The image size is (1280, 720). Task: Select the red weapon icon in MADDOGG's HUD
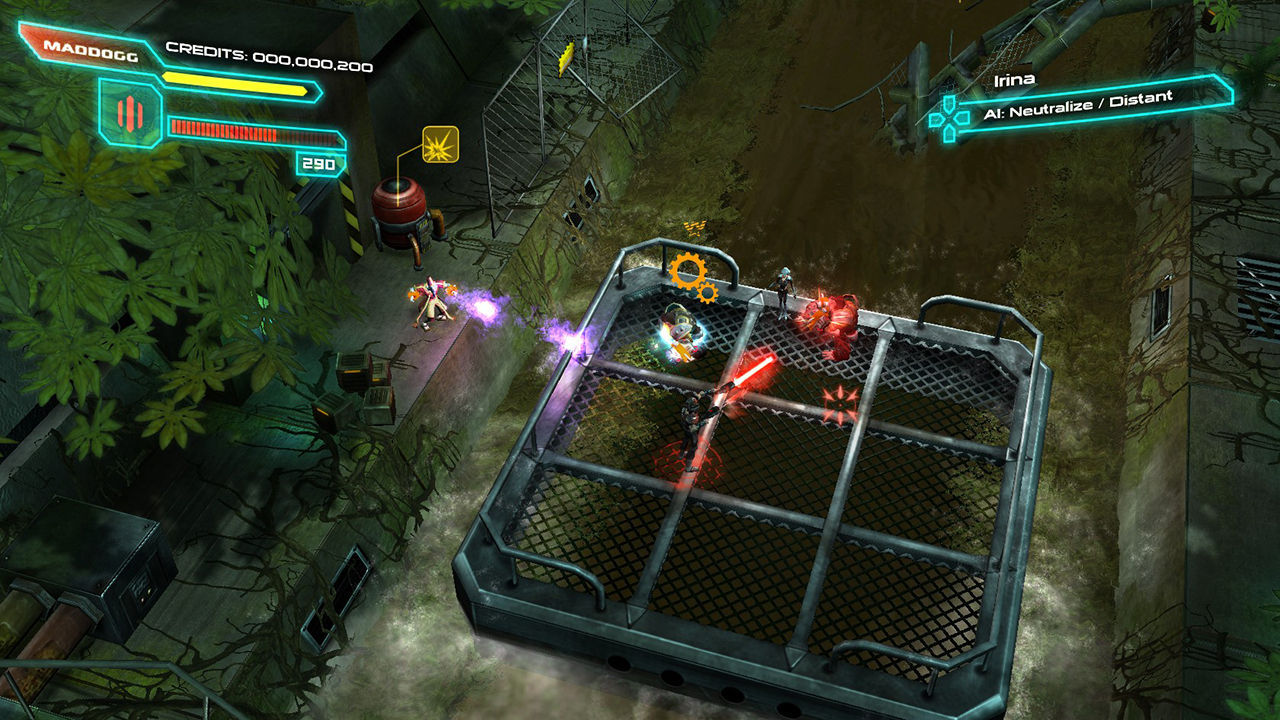pyautogui.click(x=130, y=112)
